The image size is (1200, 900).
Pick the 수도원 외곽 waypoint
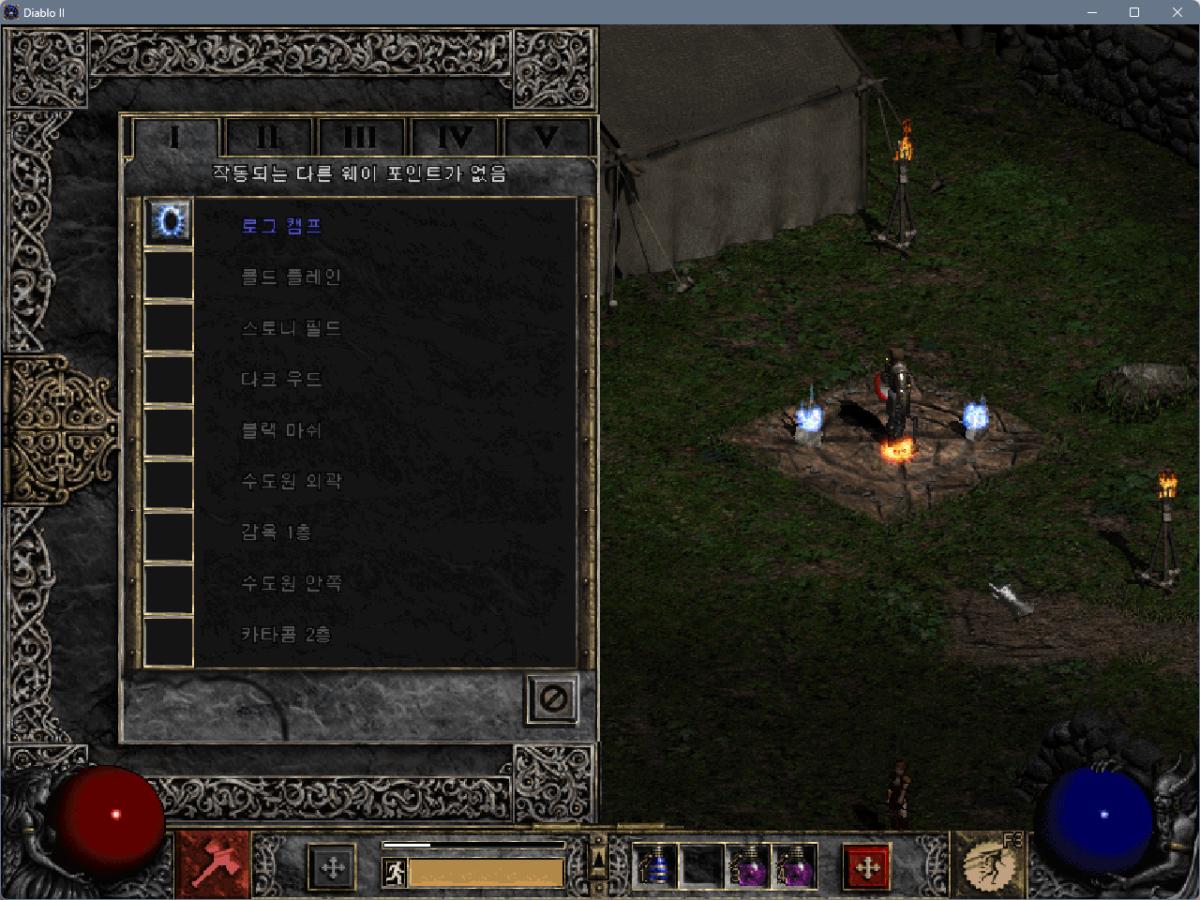click(x=291, y=482)
